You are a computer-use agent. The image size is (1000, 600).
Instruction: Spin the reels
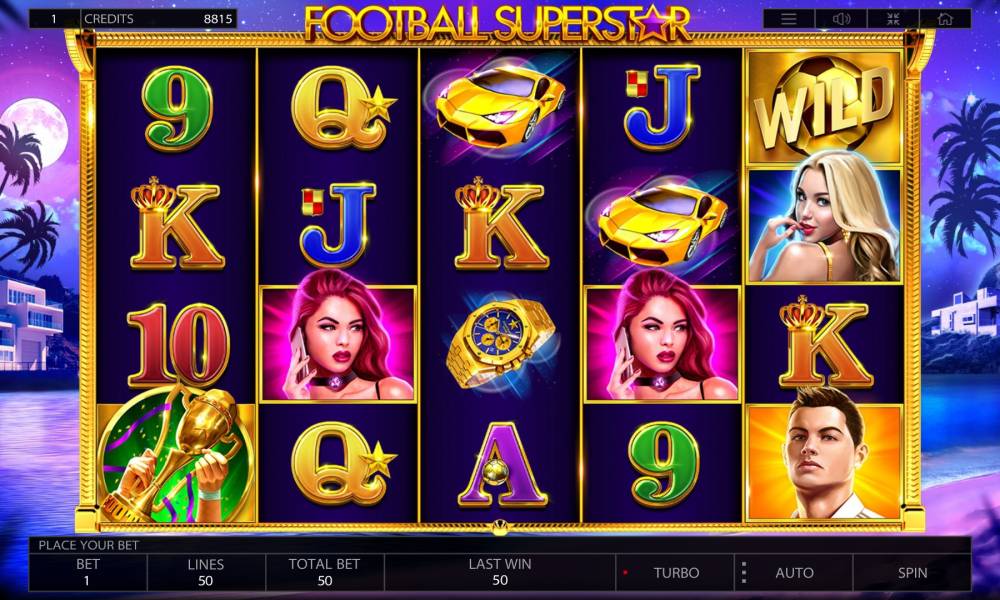point(911,573)
